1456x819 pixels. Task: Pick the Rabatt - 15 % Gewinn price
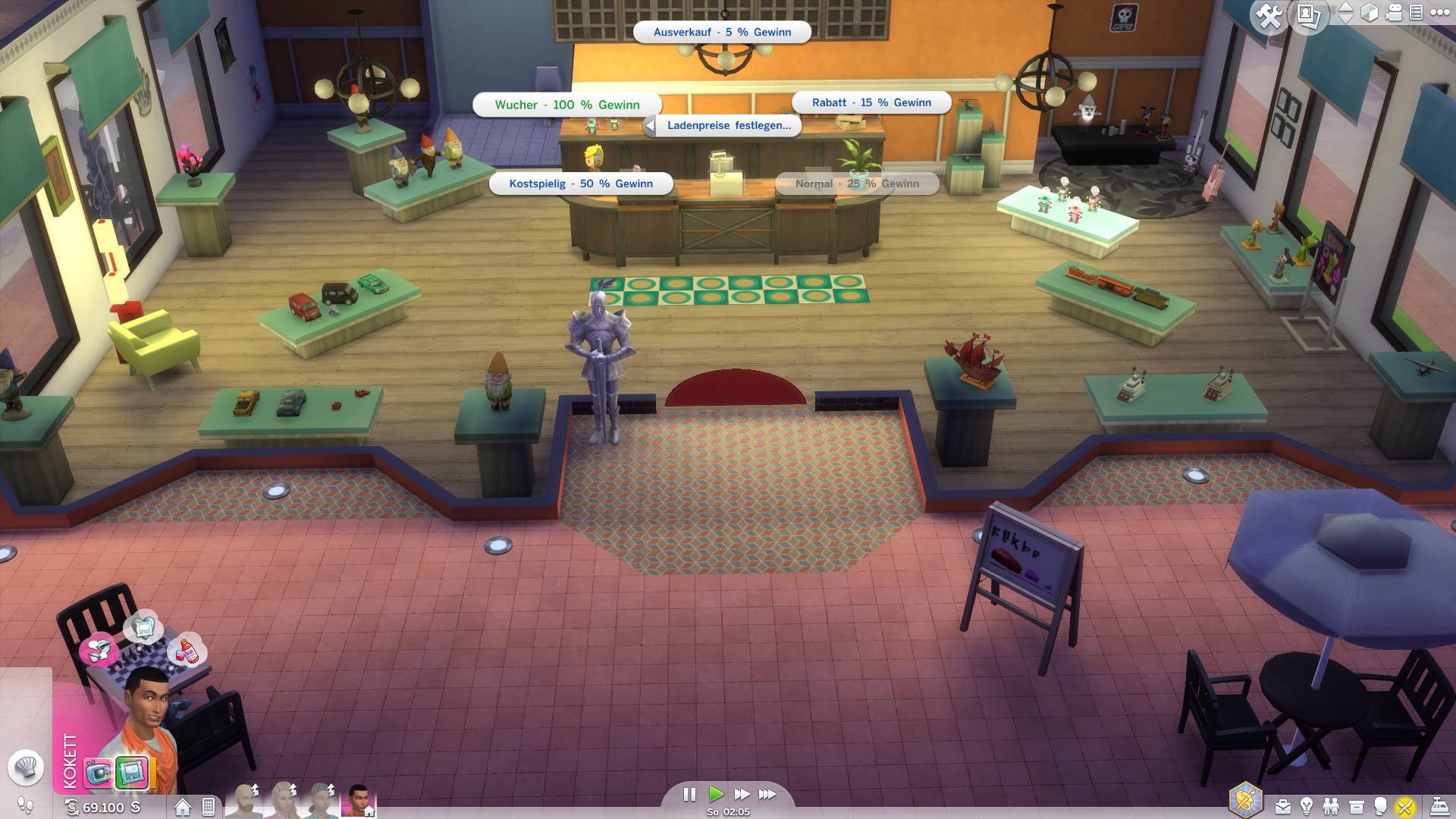point(871,102)
